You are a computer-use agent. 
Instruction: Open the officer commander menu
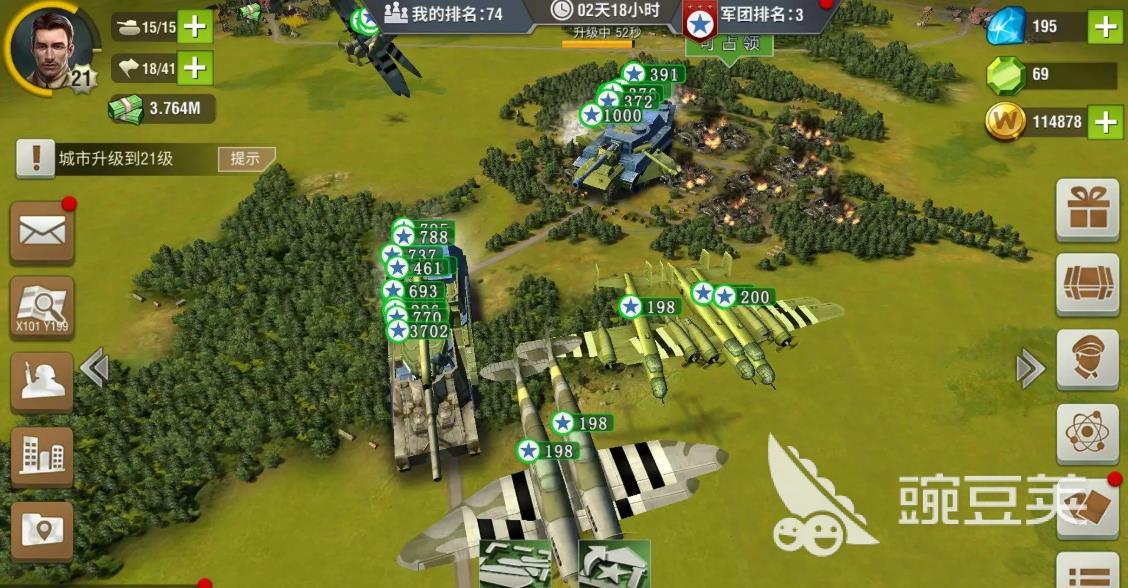[x=1087, y=358]
